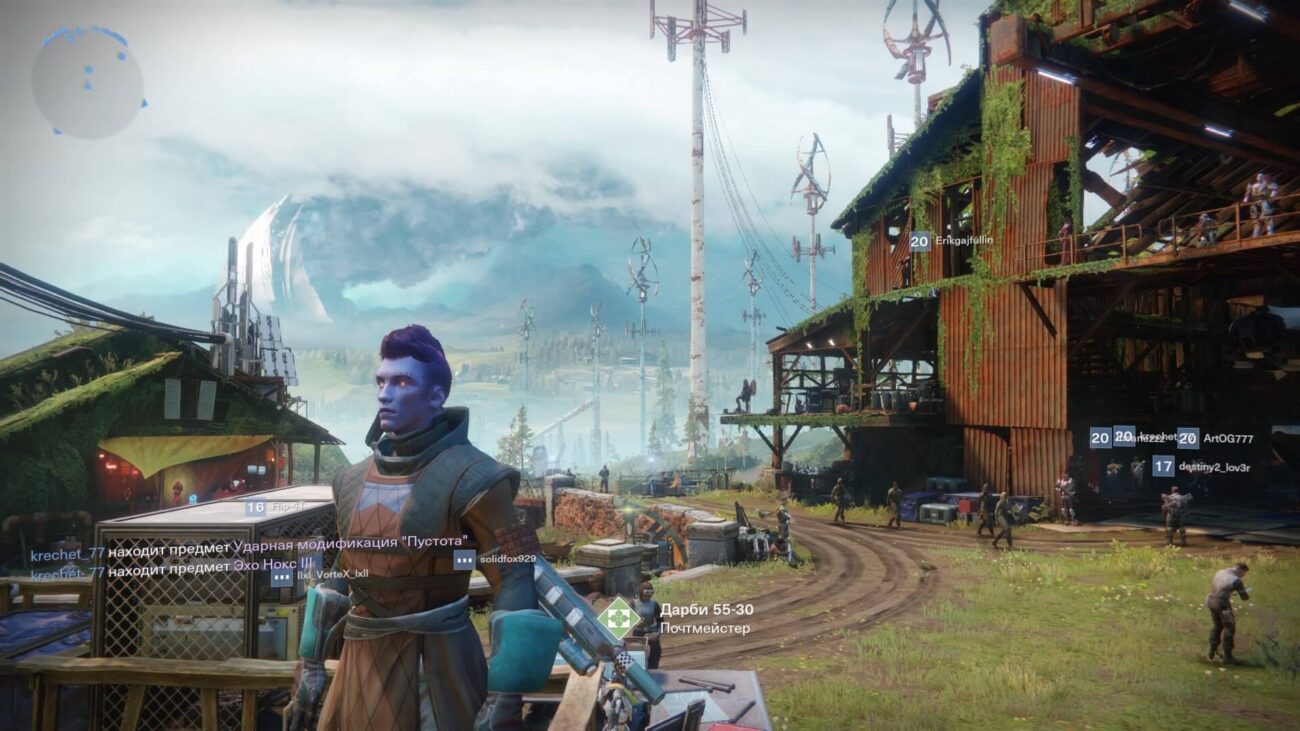Click the chat bubble icon beside IlxI_VorteX_IxI
The image size is (1300, 731).
(x=280, y=578)
